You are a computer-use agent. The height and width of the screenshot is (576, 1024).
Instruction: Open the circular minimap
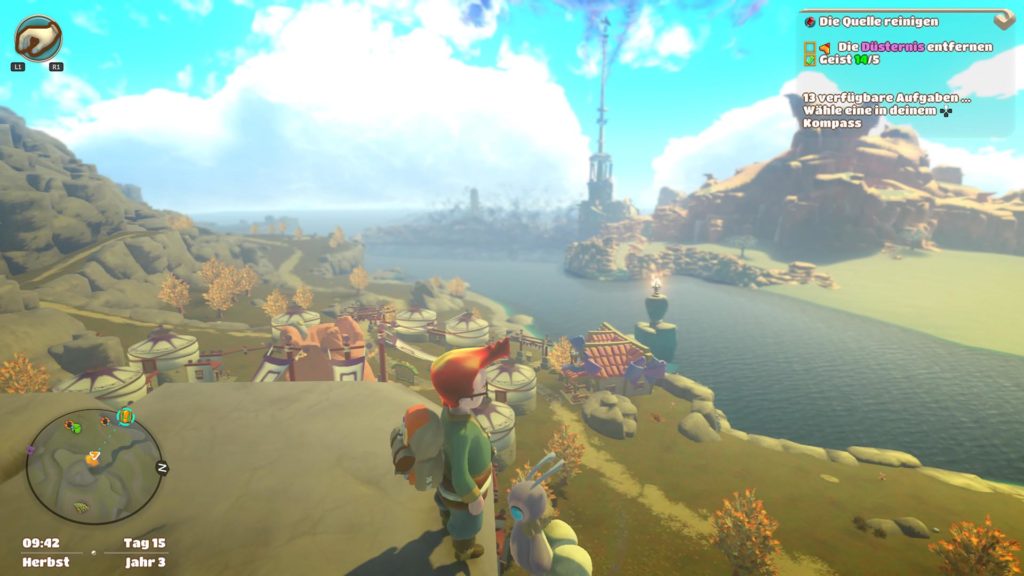click(93, 467)
